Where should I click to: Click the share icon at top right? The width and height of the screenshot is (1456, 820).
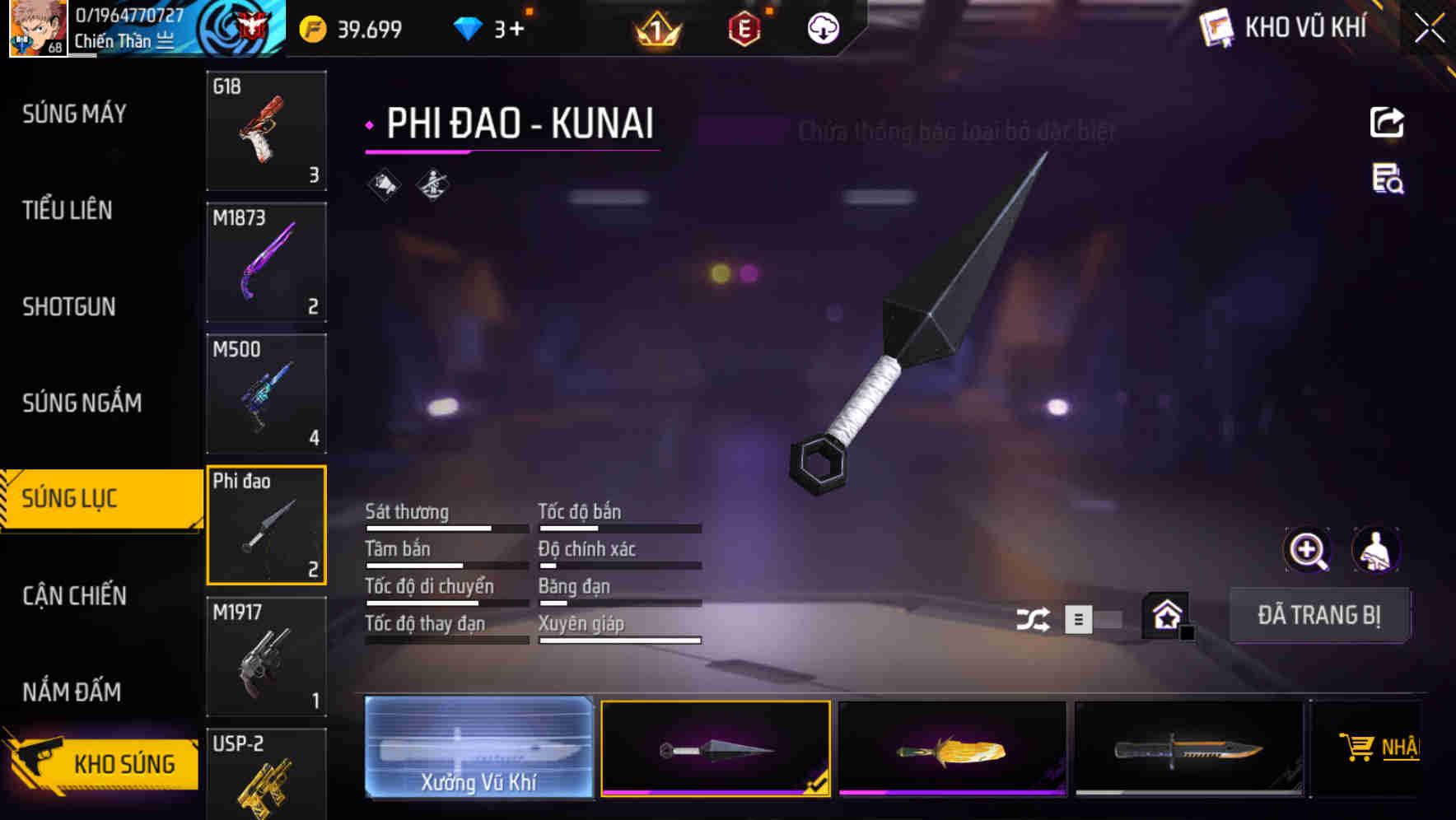click(1387, 122)
